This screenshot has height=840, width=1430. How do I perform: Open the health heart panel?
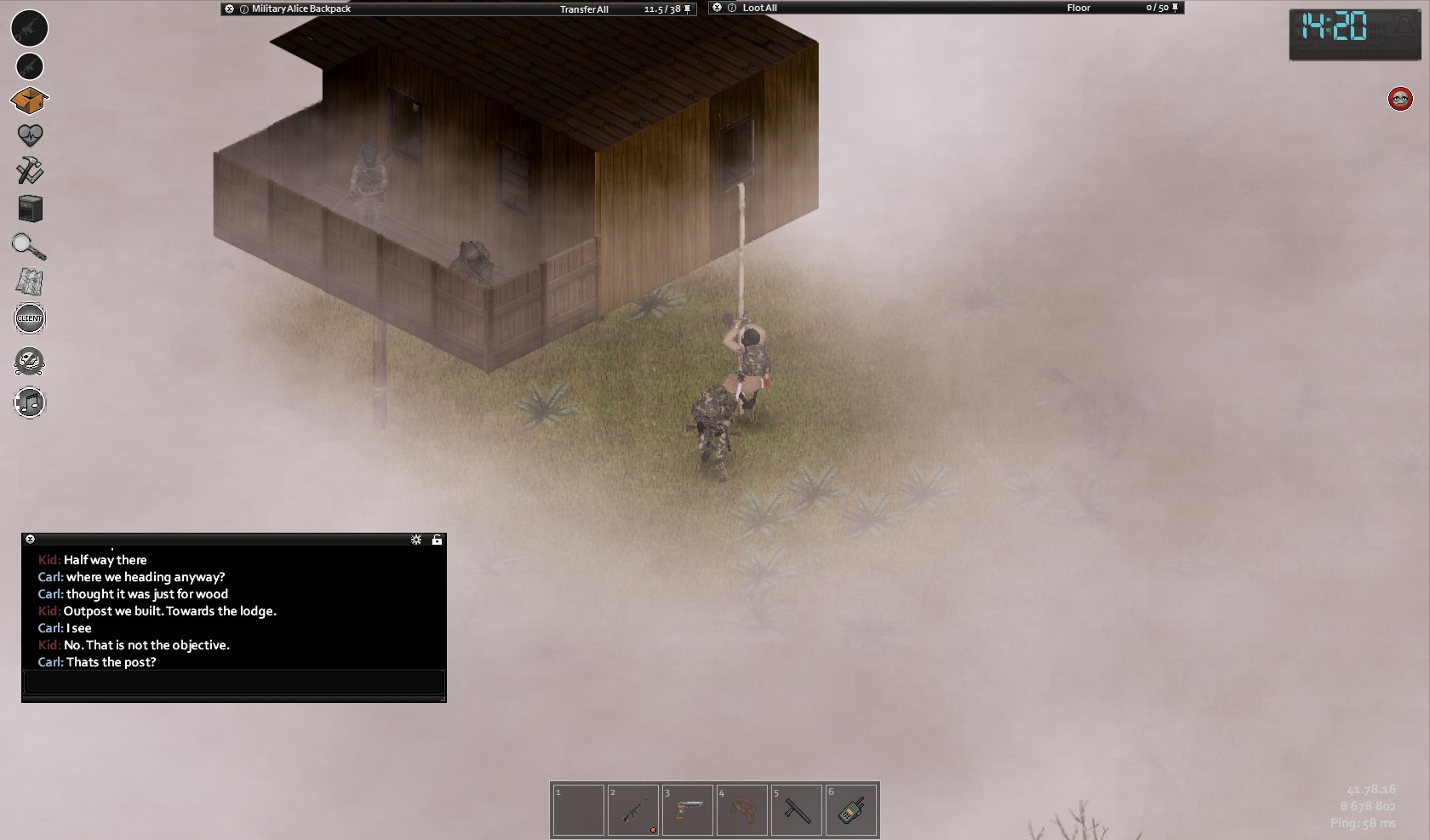[30, 135]
